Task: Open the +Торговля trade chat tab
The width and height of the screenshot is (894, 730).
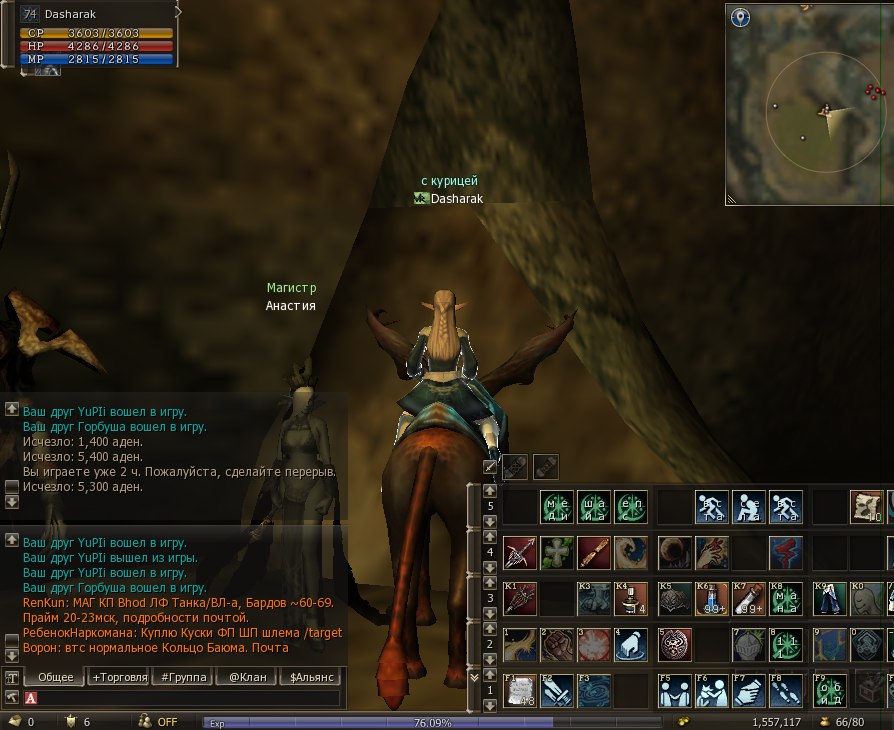Action: click(x=119, y=677)
